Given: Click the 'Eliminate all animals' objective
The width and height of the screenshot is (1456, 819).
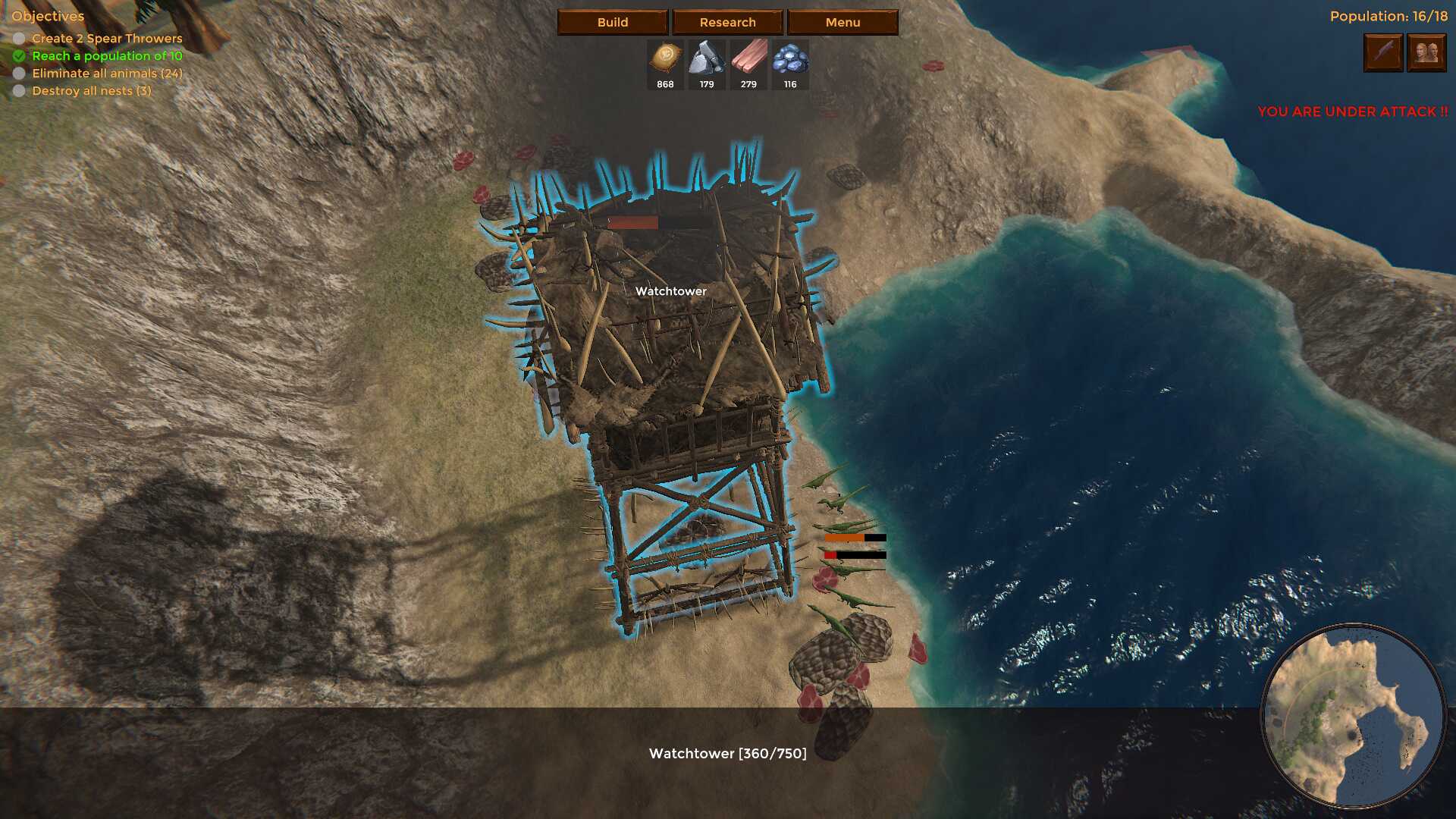Looking at the screenshot, I should (107, 74).
